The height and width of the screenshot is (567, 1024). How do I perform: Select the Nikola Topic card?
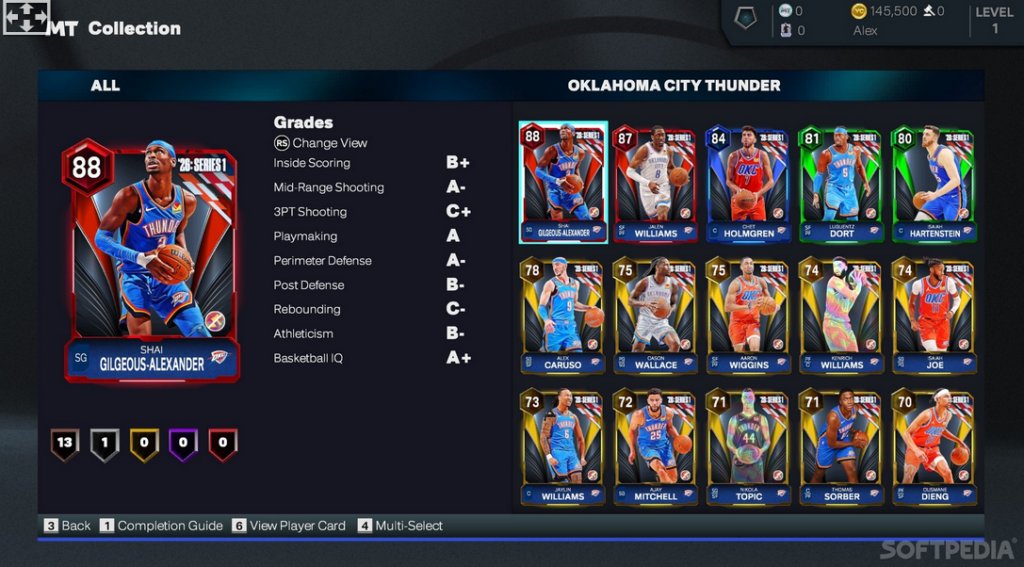tap(748, 446)
